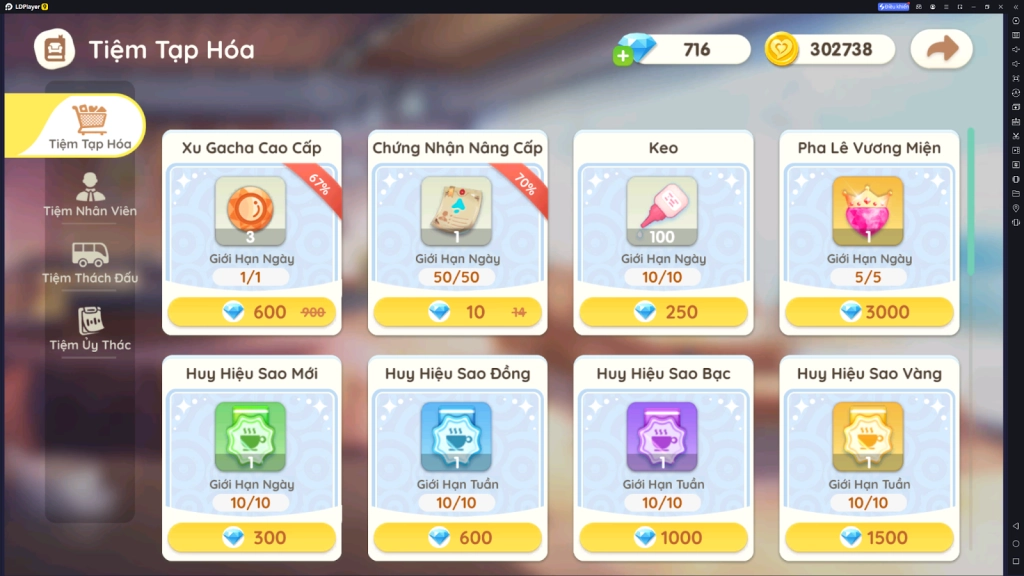Show the Tiệm Ủy Thác tab
Viewport: 1024px width, 576px height.
90,329
